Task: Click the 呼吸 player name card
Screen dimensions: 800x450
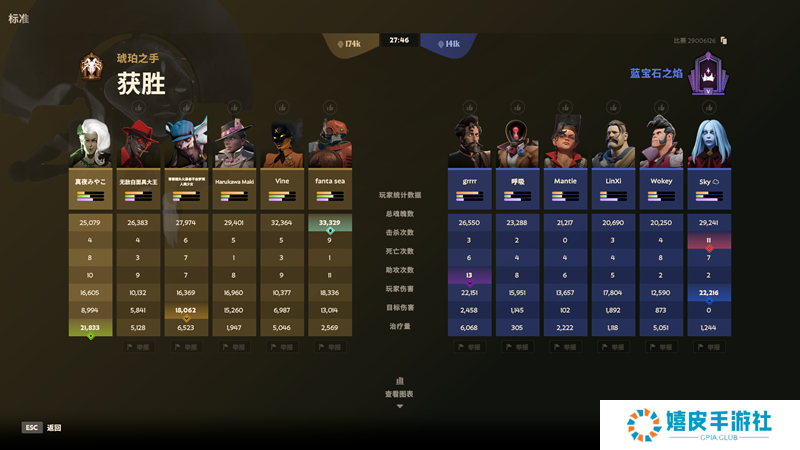Action: [x=517, y=188]
